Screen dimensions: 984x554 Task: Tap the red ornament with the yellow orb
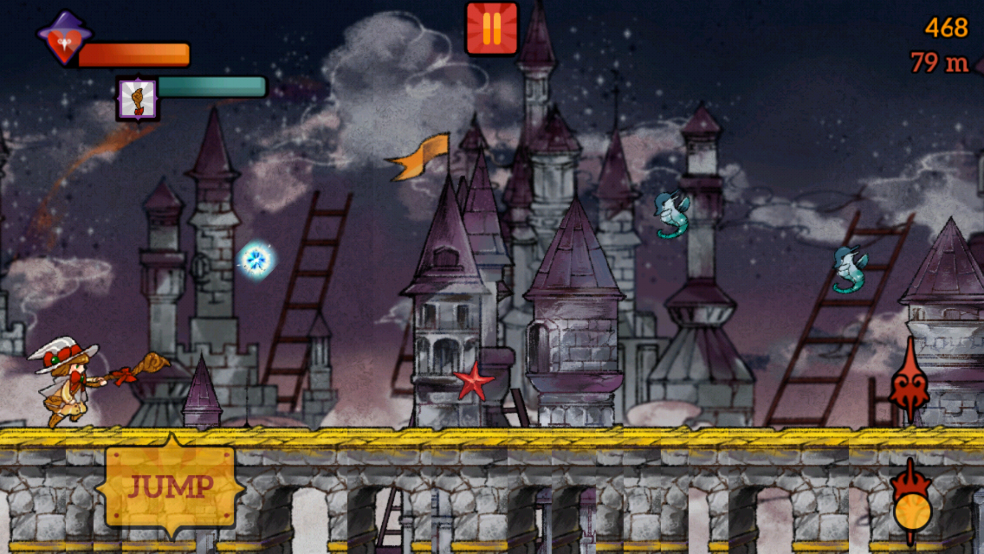point(912,505)
